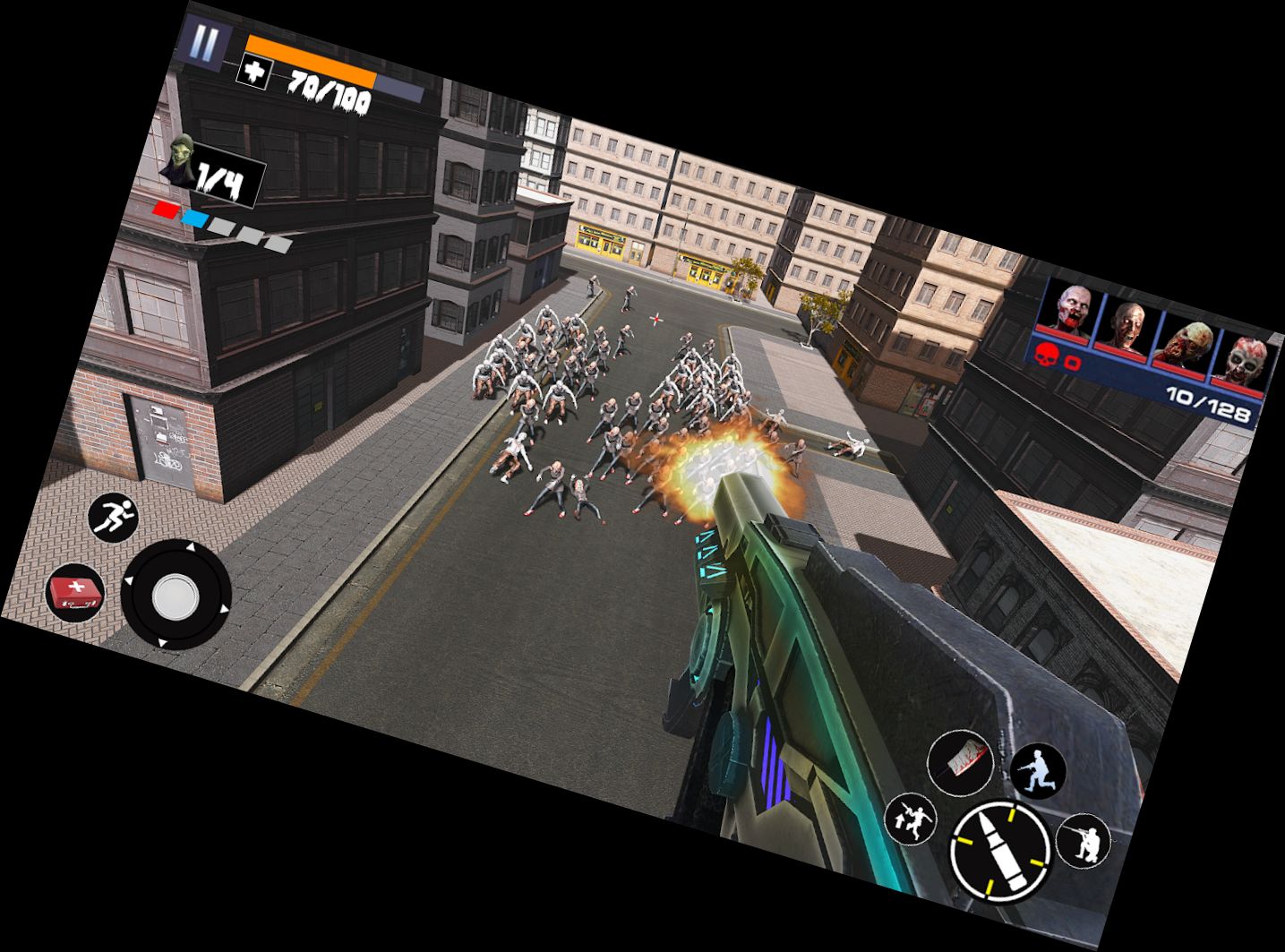1285x952 pixels.
Task: Tap the movement joystick center knob
Action: click(176, 595)
